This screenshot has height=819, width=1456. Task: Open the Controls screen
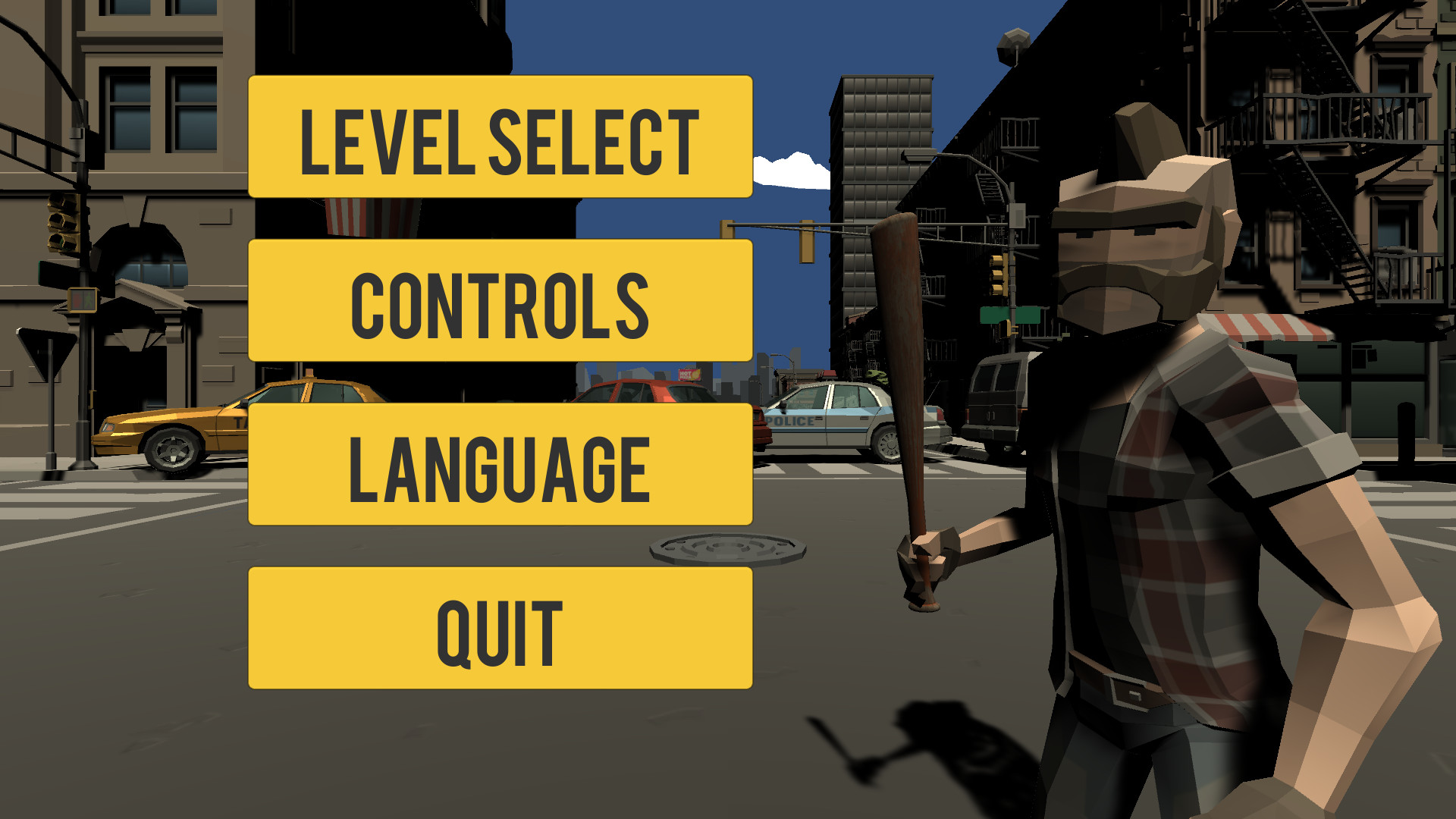point(498,303)
